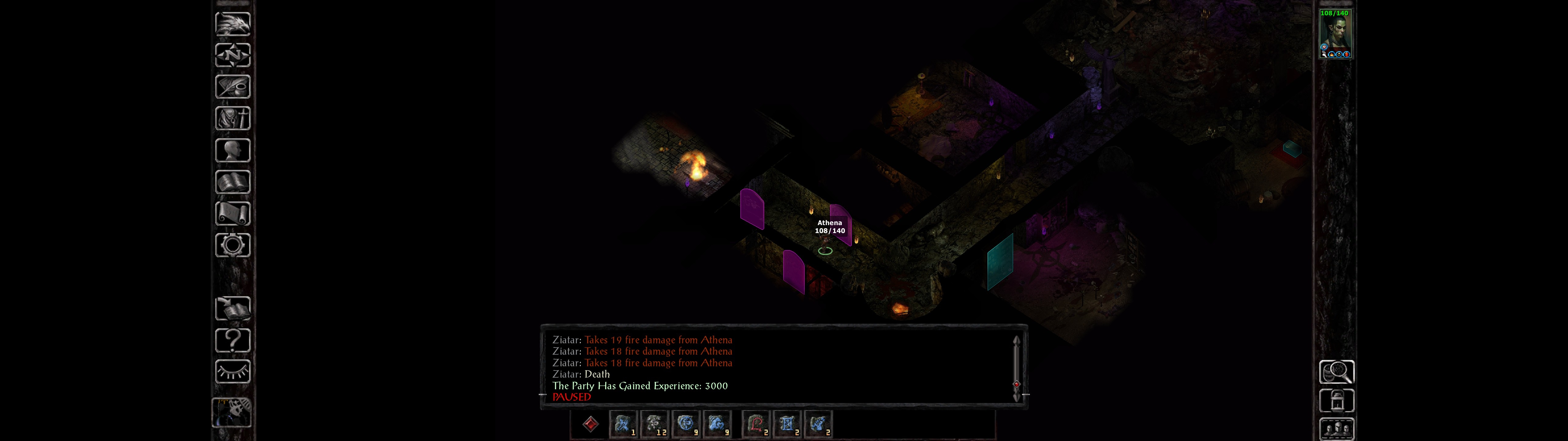Viewport: 1568px width, 441px height.
Task: Open the mage spellbook button
Action: 232,182
